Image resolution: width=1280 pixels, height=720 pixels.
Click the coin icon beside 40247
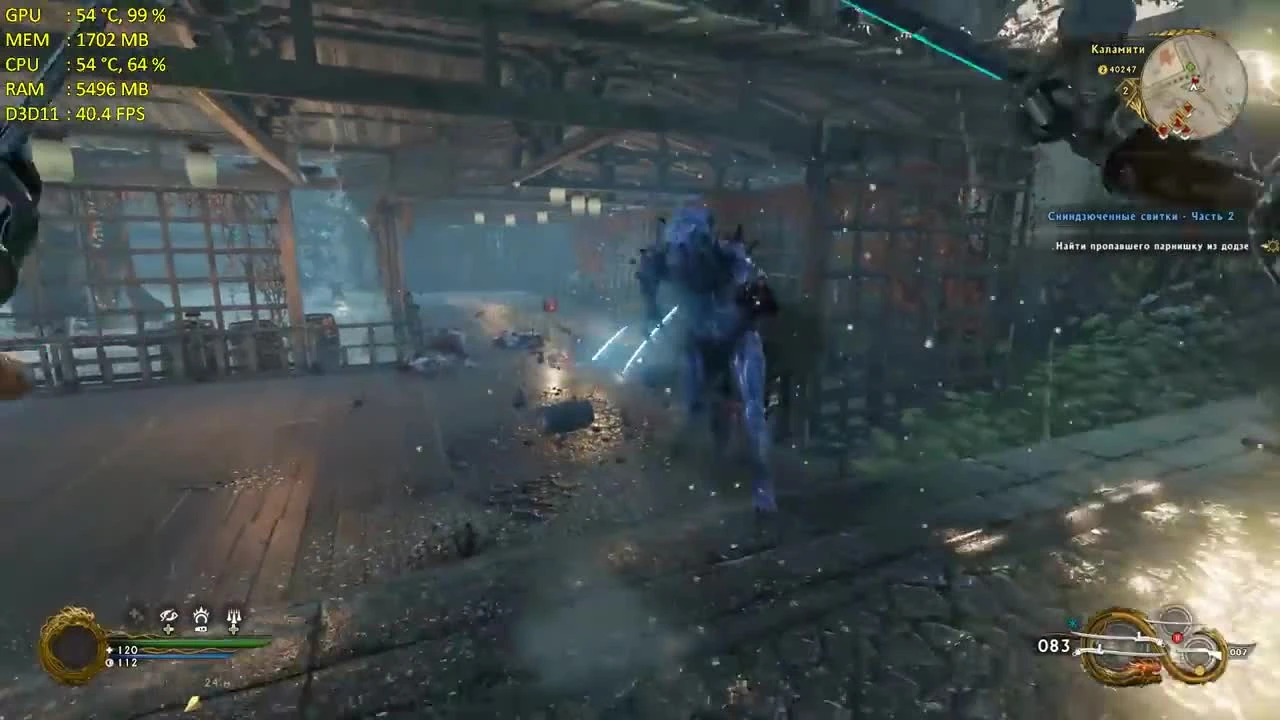pos(1102,69)
